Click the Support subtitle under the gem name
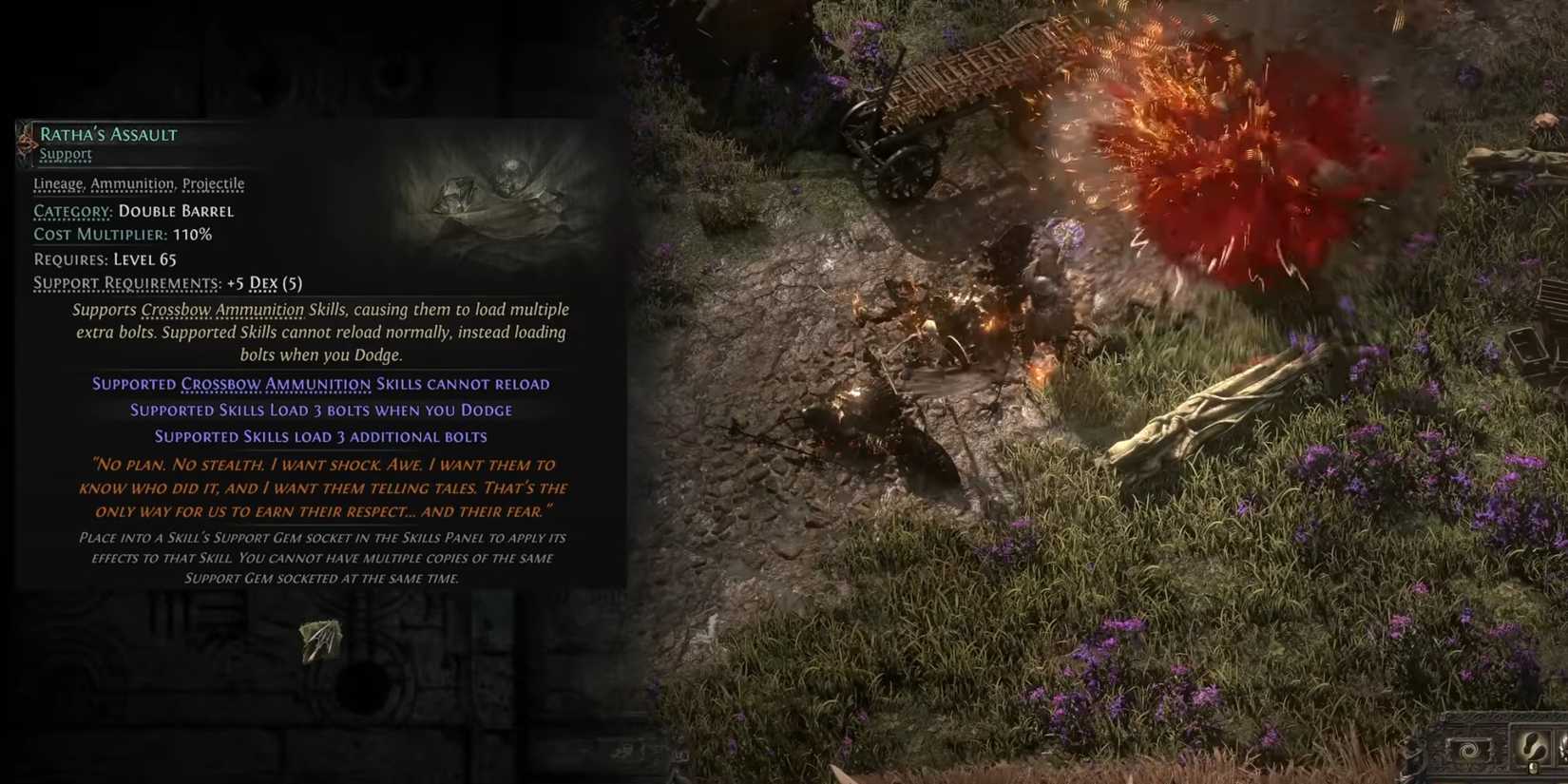 (66, 153)
